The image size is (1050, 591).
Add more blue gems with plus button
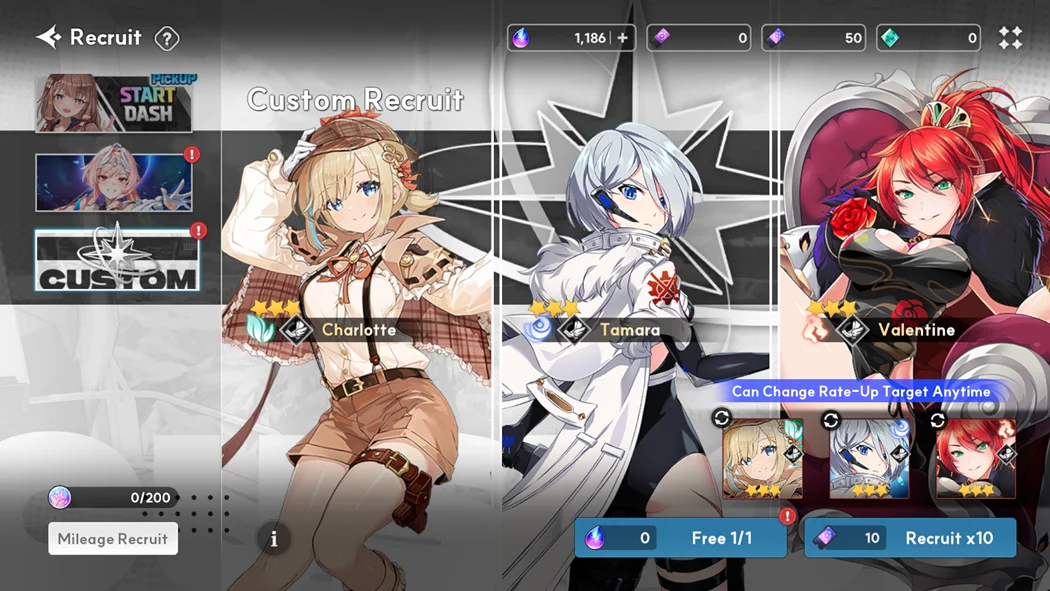click(622, 38)
